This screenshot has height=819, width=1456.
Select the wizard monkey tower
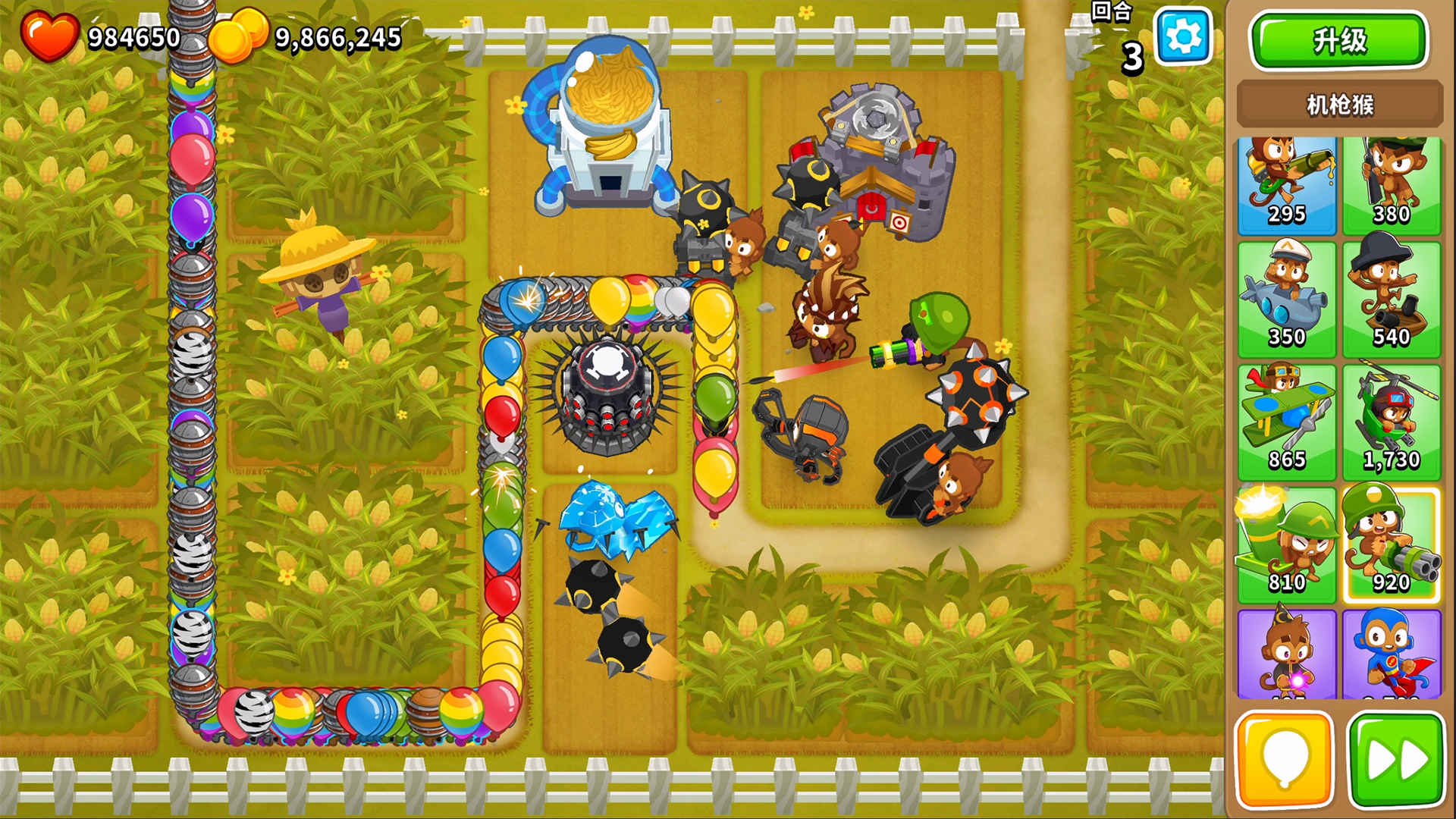1287,655
